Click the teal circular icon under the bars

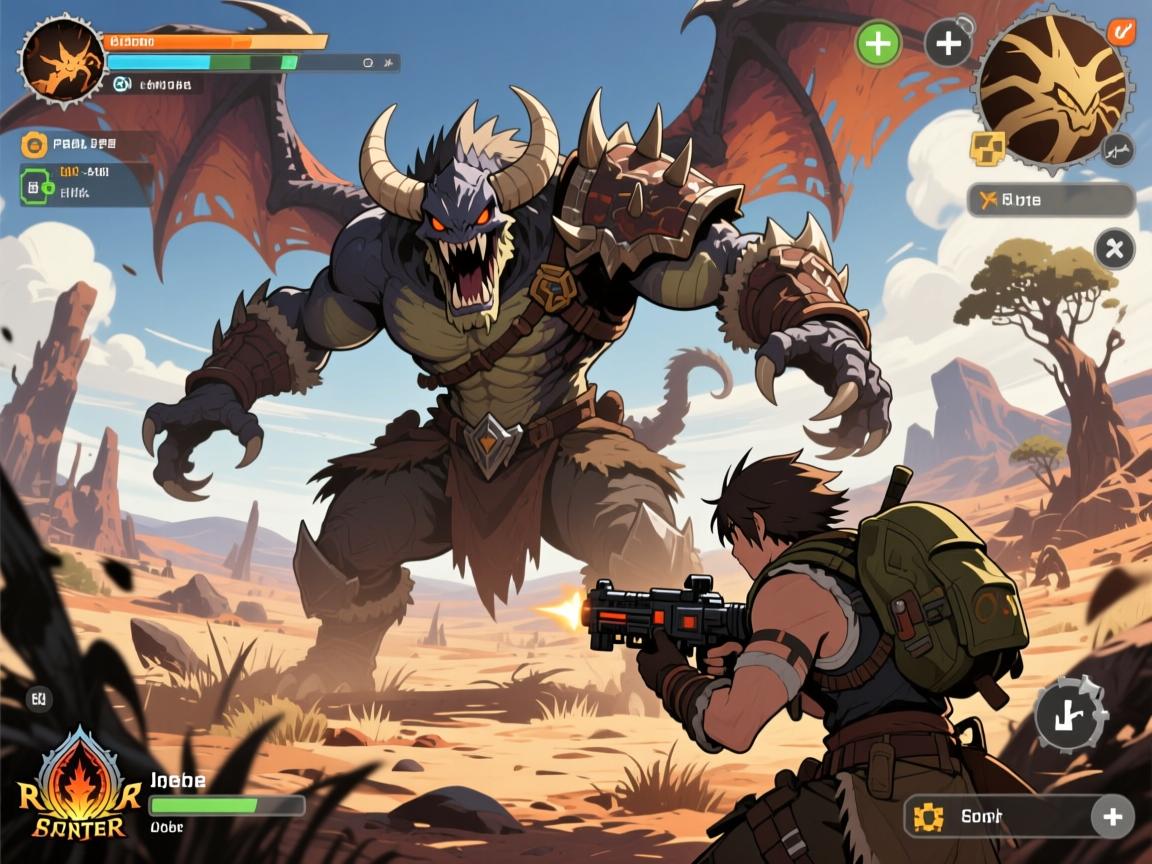[123, 85]
